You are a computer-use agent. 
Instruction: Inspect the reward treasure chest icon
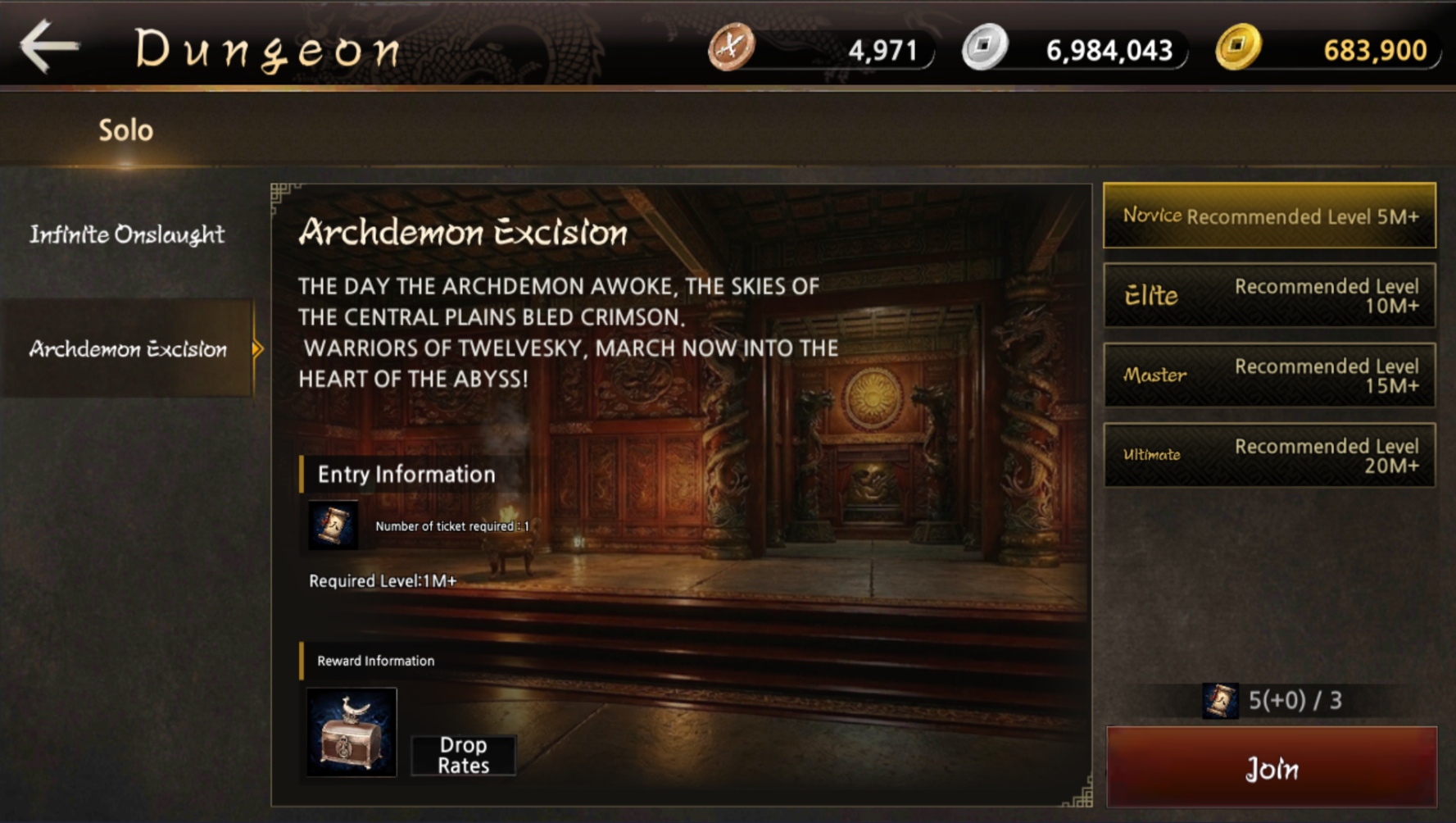coord(352,732)
